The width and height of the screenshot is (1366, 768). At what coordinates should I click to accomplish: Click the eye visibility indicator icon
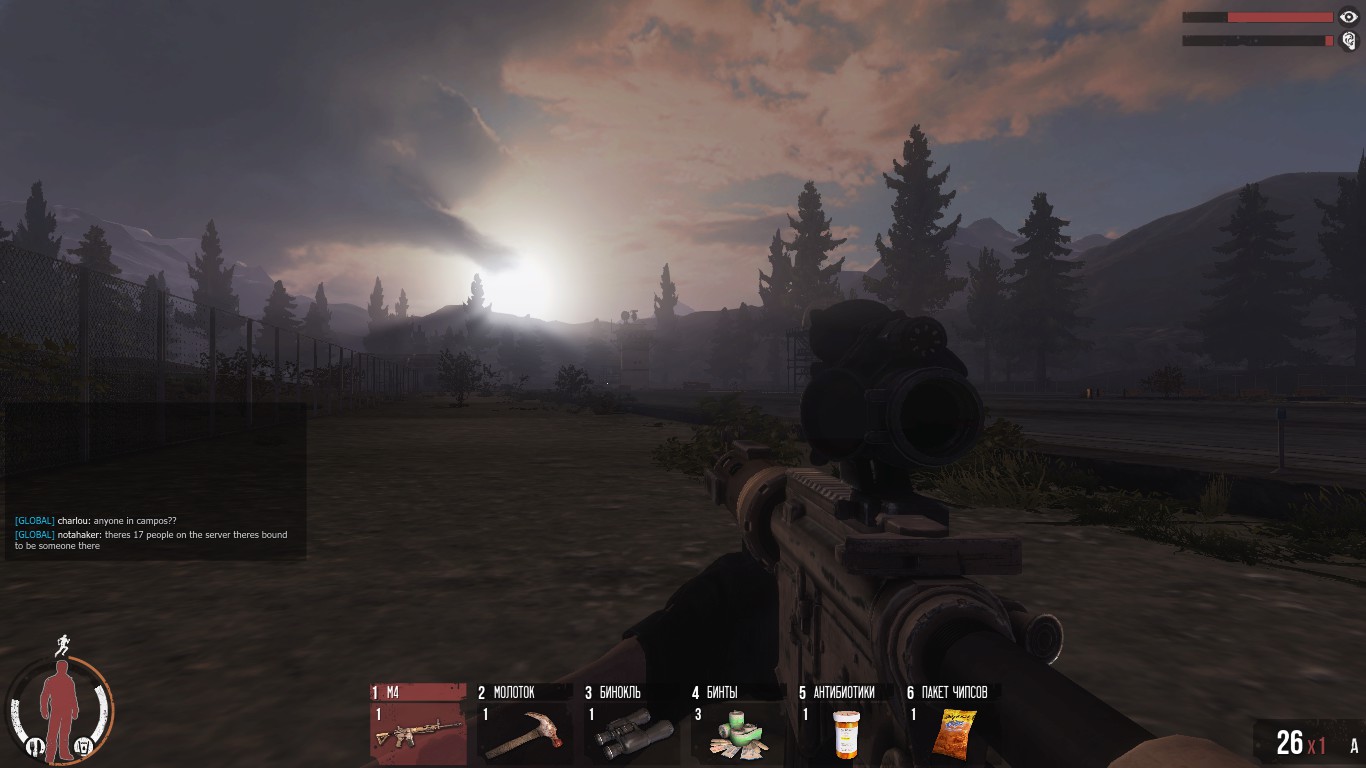tap(1349, 17)
